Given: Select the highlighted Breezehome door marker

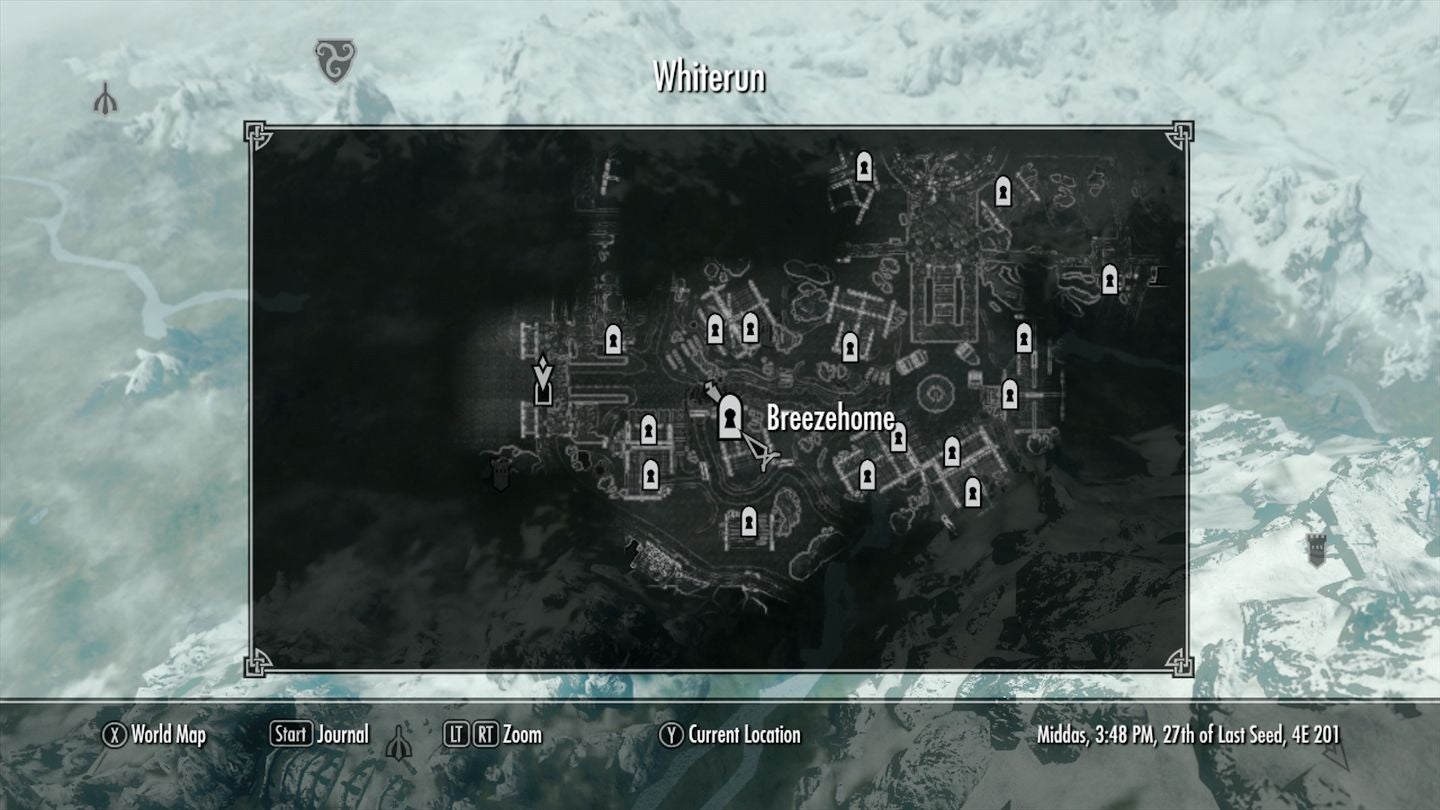Looking at the screenshot, I should coord(730,416).
